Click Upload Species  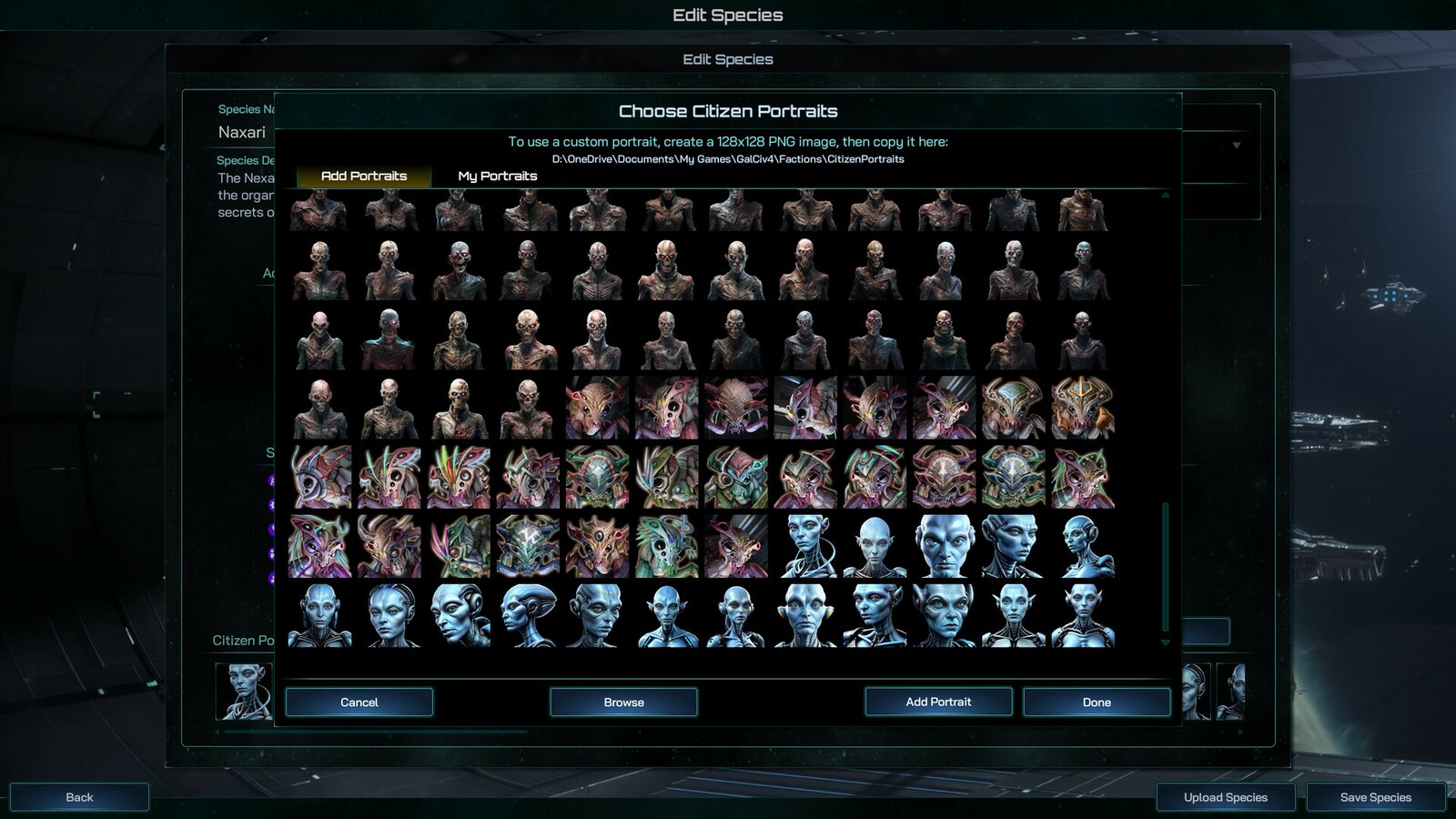[x=1224, y=796]
